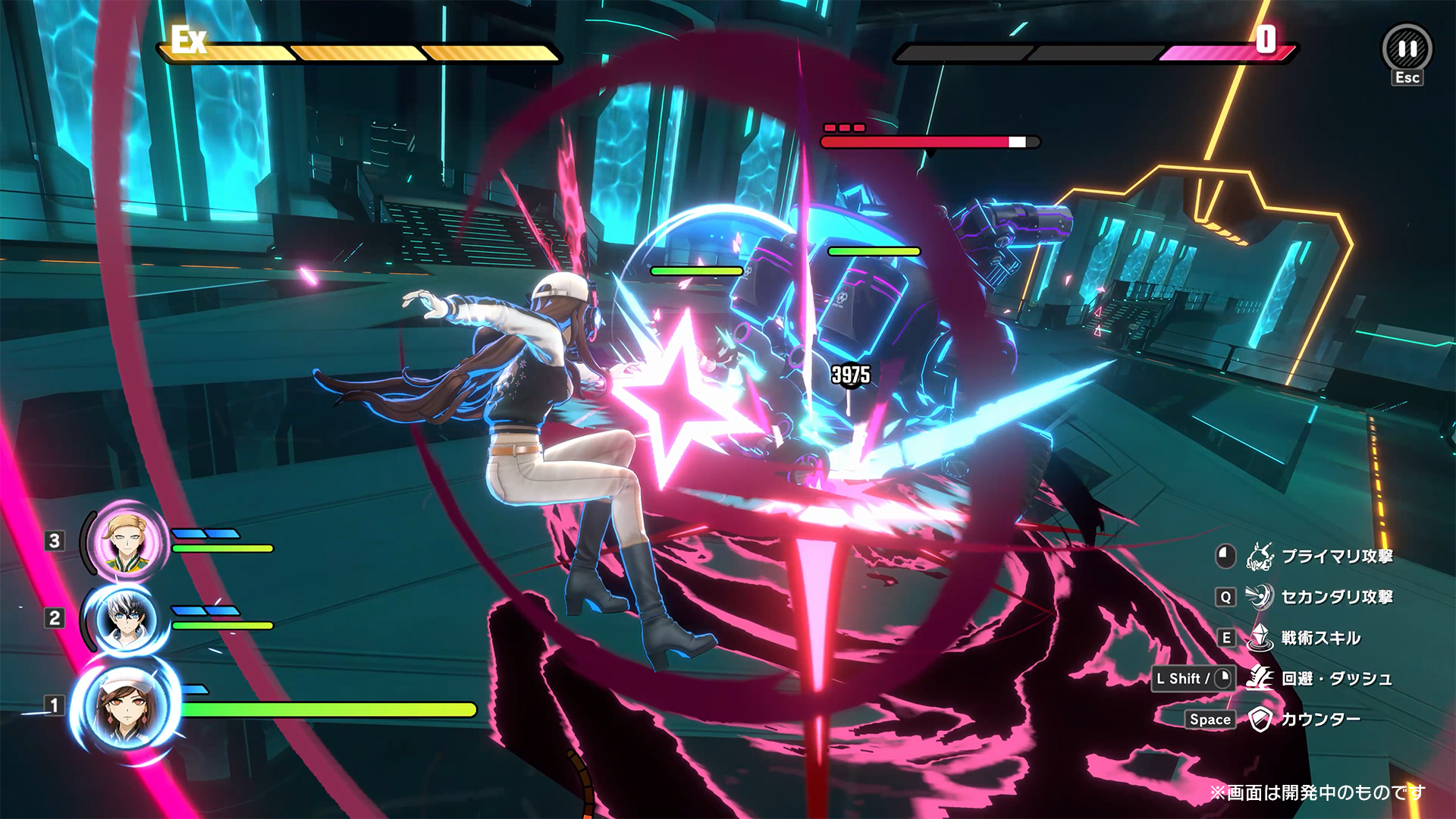Viewport: 1456px width, 819px height.
Task: Switch to the blond-haired party member portrait
Action: pyautogui.click(x=127, y=541)
